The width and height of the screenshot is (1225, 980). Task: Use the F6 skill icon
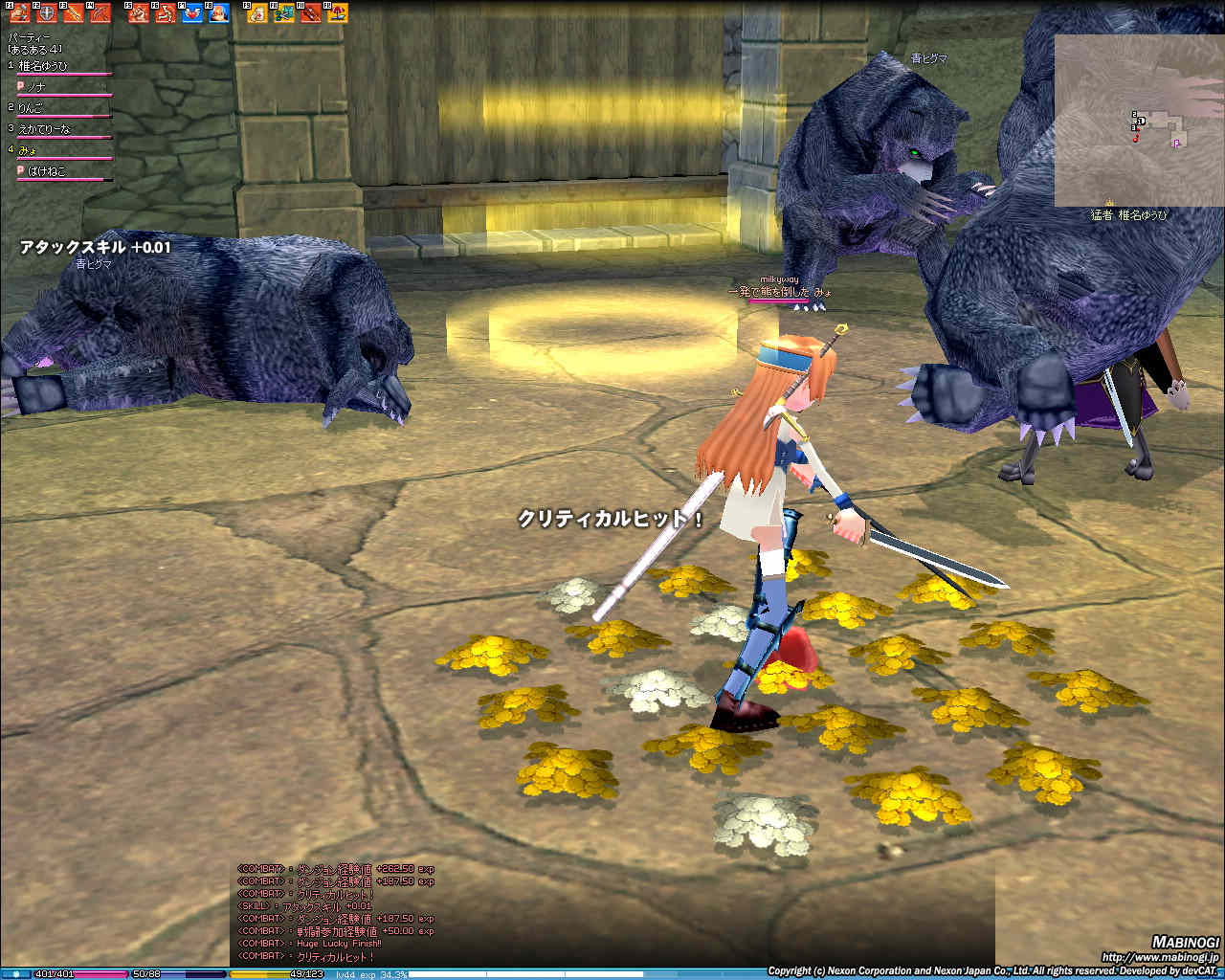[166, 13]
